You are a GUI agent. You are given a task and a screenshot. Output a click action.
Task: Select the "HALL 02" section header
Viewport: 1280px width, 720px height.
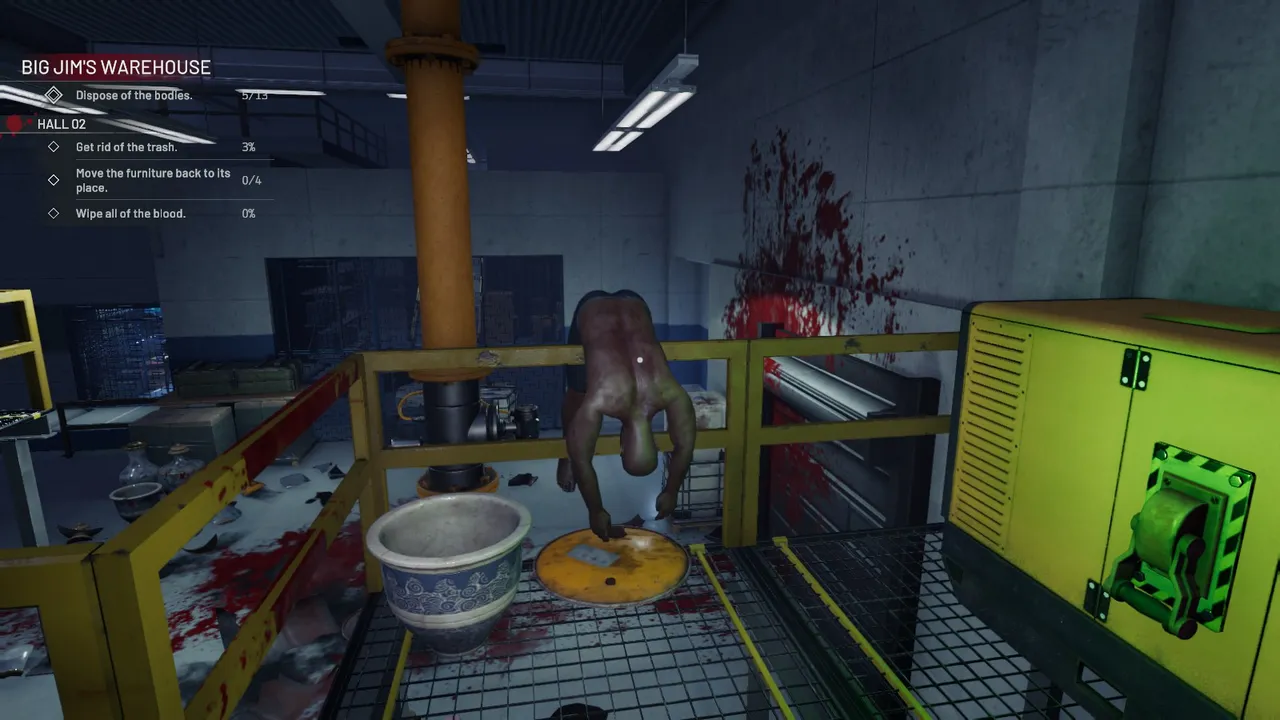pyautogui.click(x=62, y=124)
